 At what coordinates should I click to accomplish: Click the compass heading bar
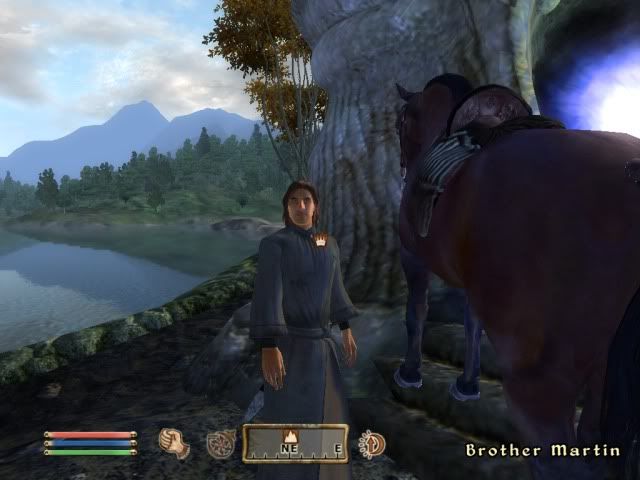pos(295,444)
